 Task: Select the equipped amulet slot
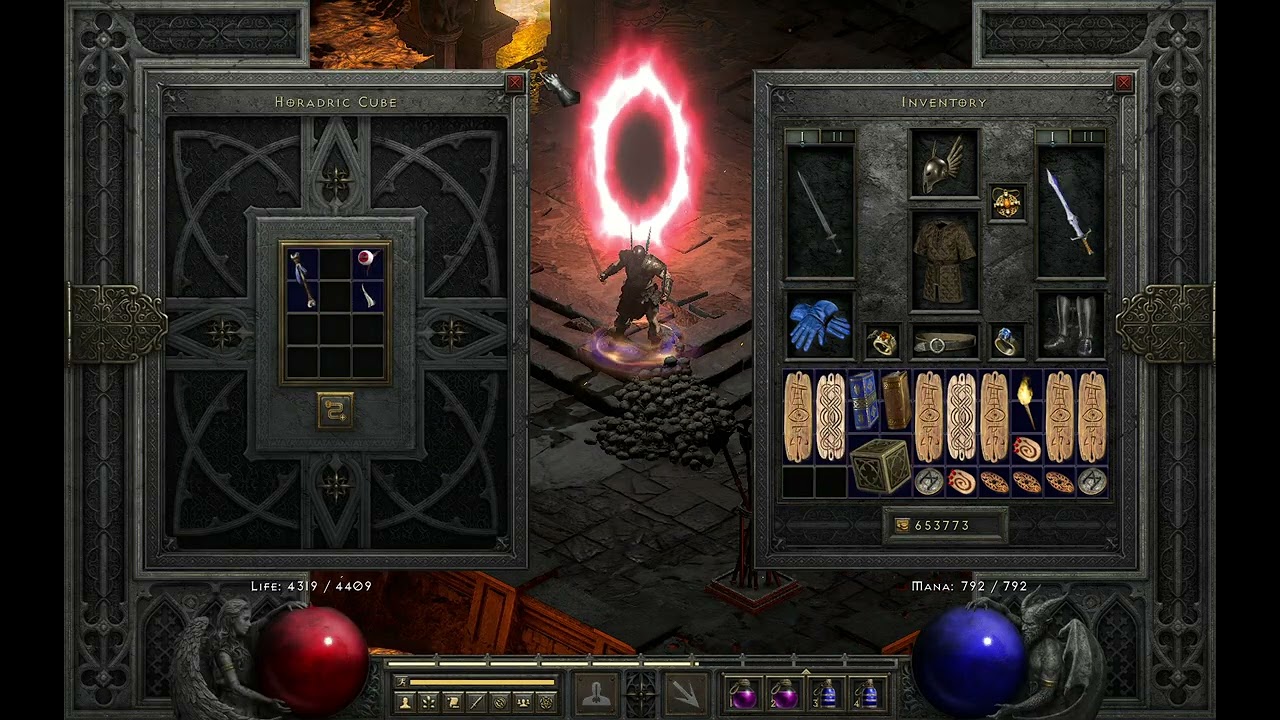pos(1006,203)
